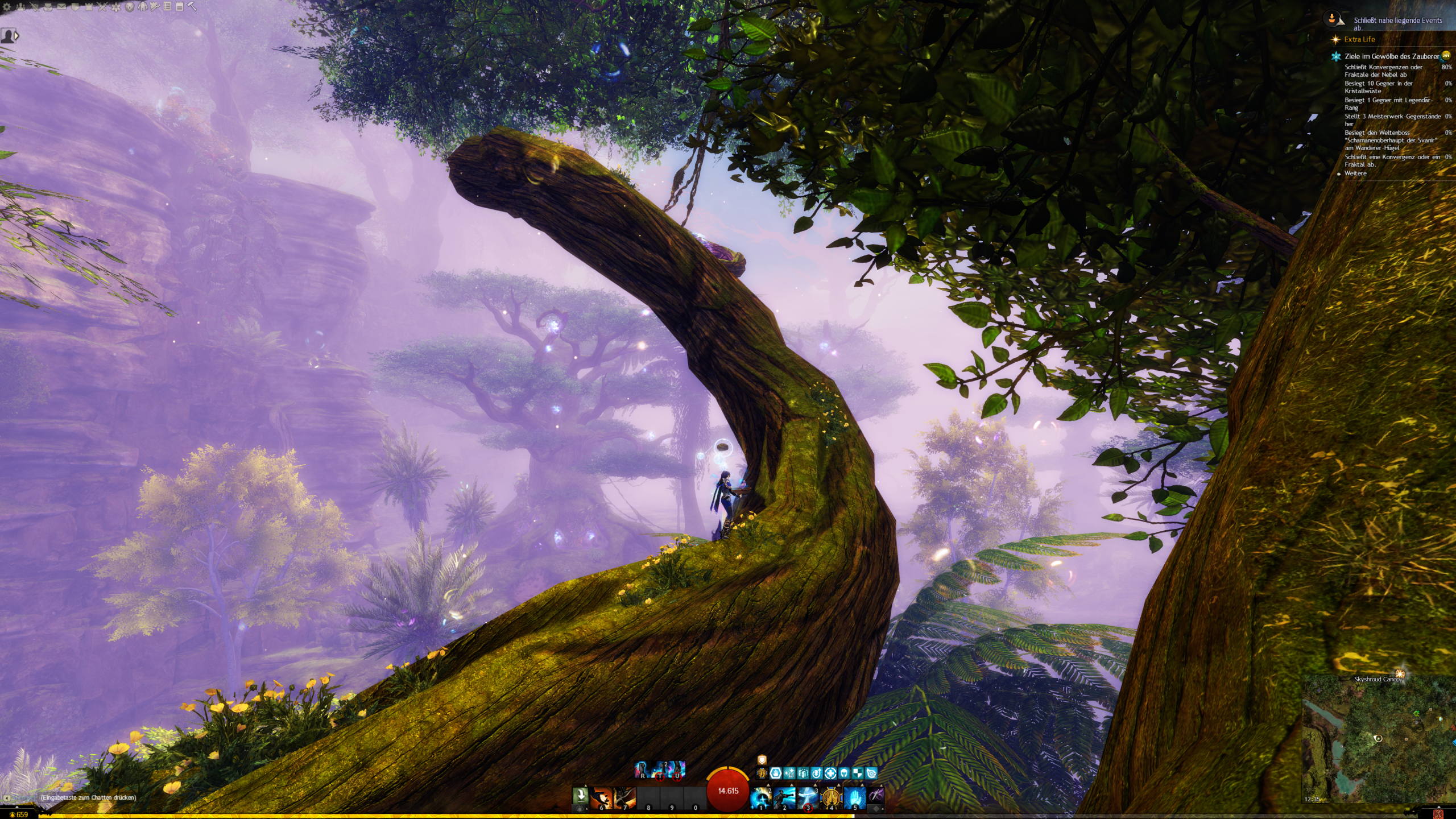
Task: Click the chat input prompt
Action: [88, 797]
